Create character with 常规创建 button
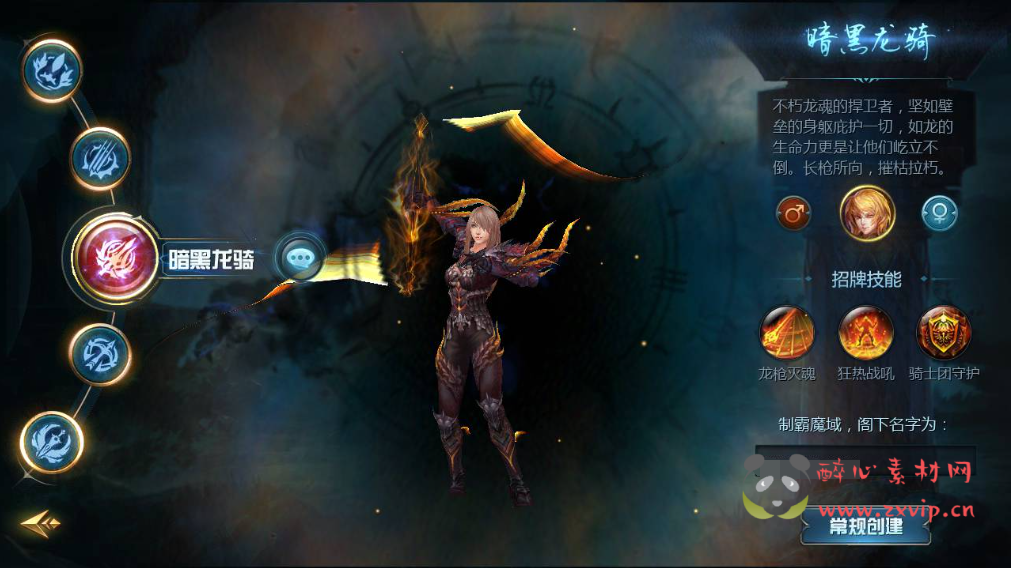This screenshot has height=568, width=1012. click(866, 526)
